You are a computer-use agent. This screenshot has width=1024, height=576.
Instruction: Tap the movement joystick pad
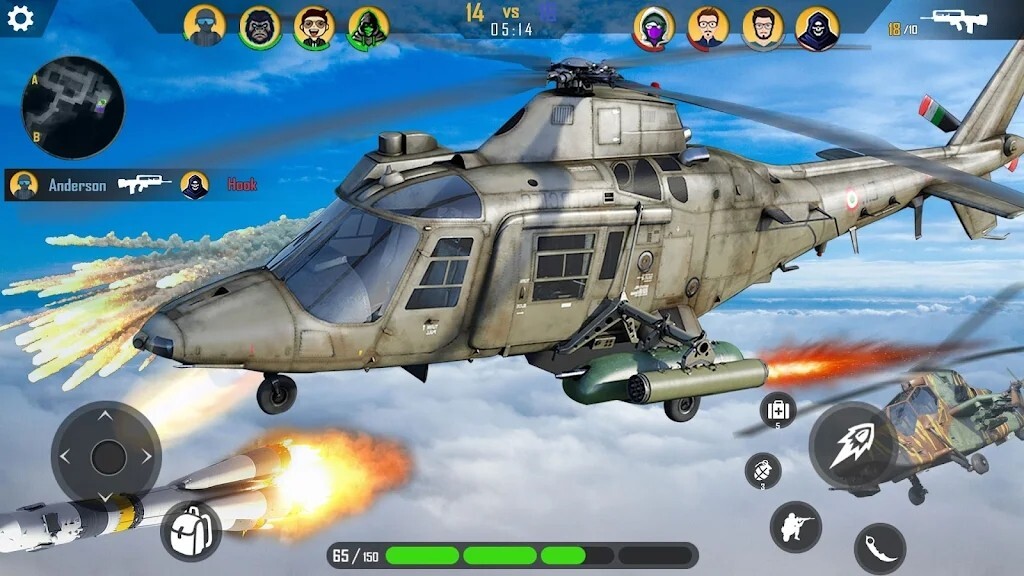coord(106,457)
